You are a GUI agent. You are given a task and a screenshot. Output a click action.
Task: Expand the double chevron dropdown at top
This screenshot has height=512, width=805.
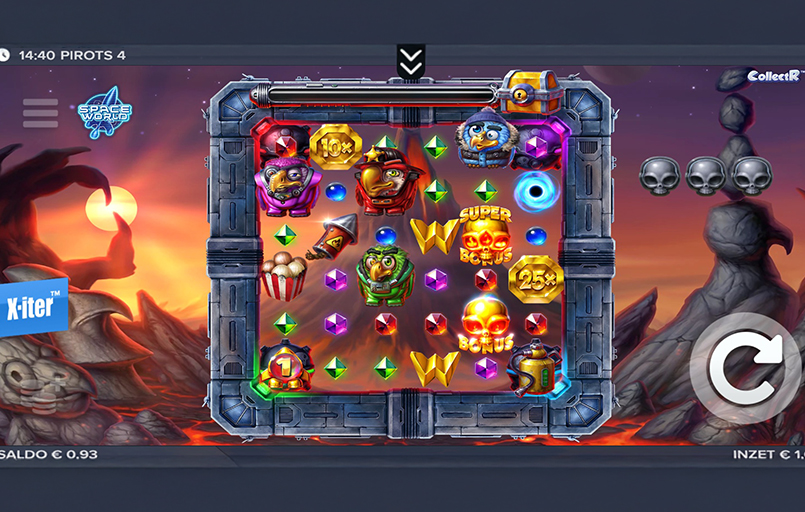[410, 60]
